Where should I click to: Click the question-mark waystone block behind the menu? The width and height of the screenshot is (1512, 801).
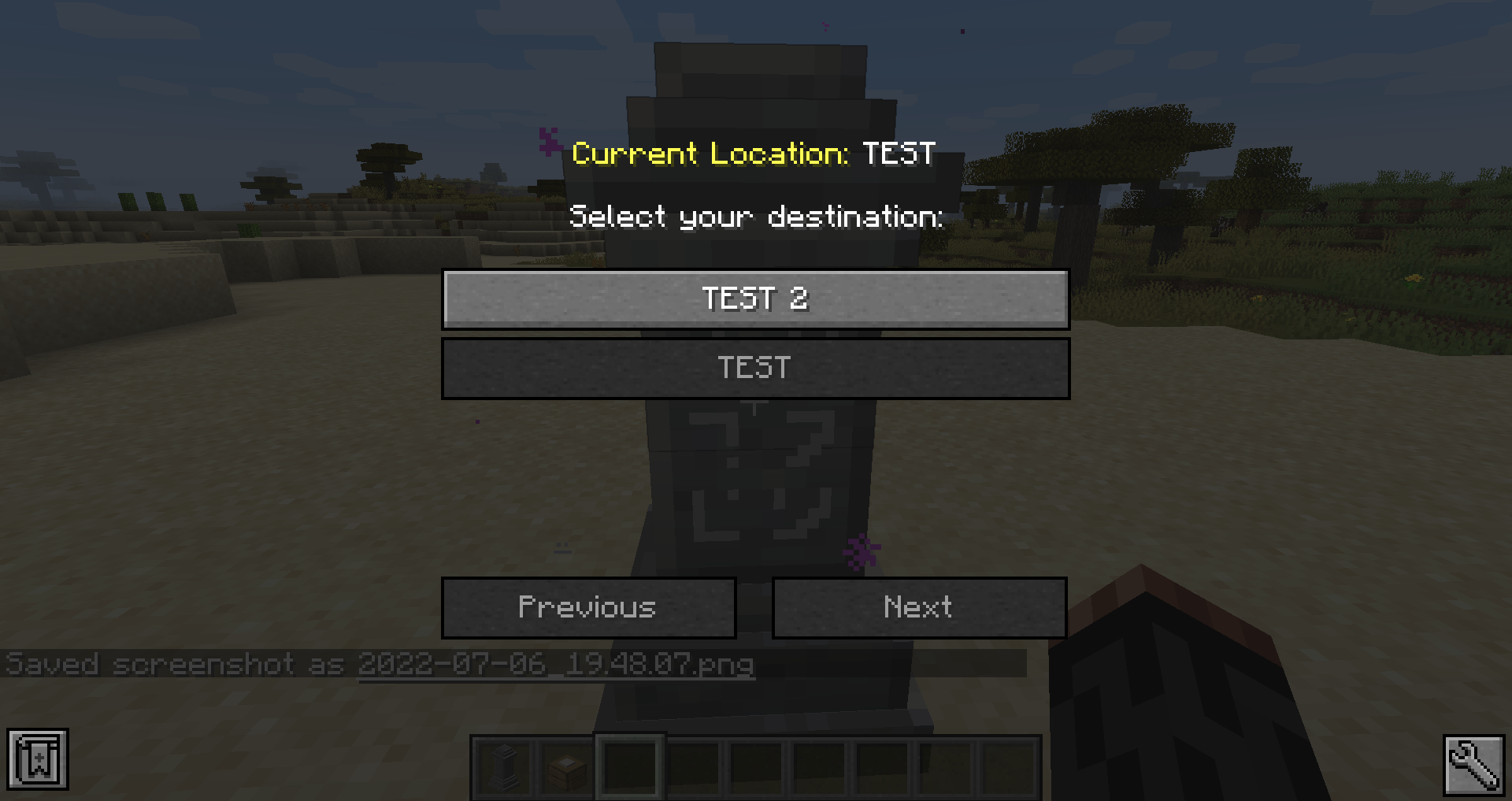[756, 480]
